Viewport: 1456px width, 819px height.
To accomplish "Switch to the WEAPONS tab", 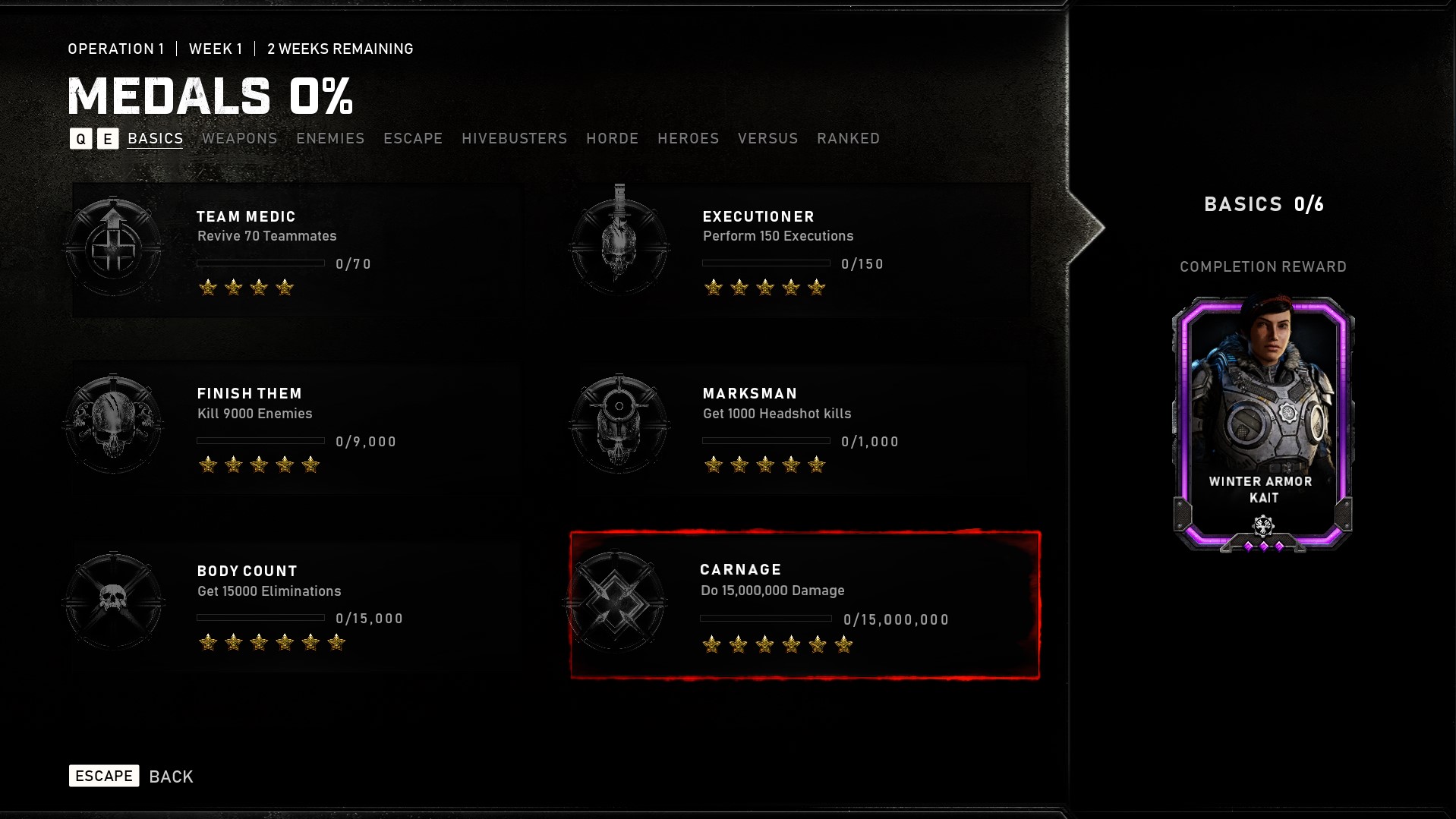I will pyautogui.click(x=238, y=138).
